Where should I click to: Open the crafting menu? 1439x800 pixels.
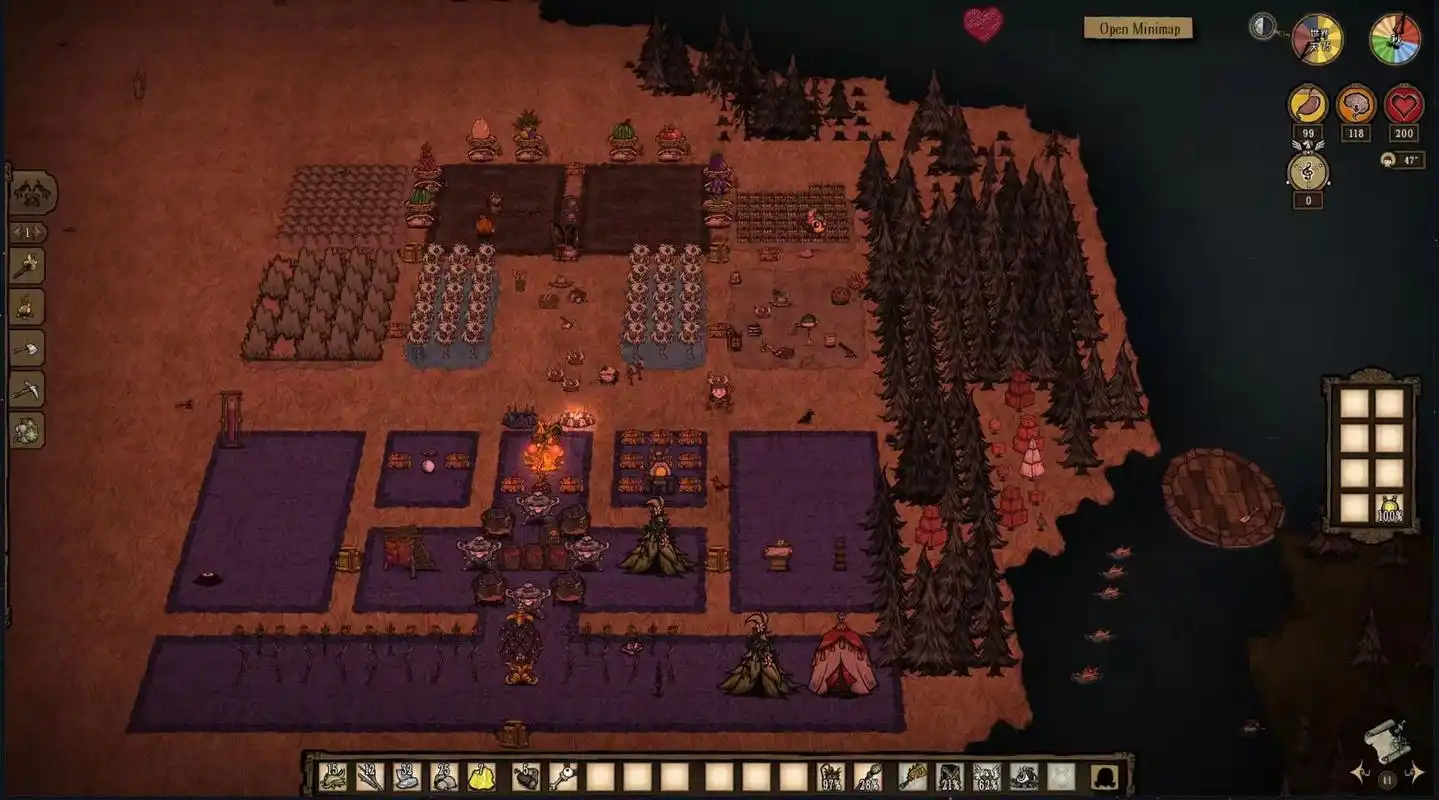[33, 193]
